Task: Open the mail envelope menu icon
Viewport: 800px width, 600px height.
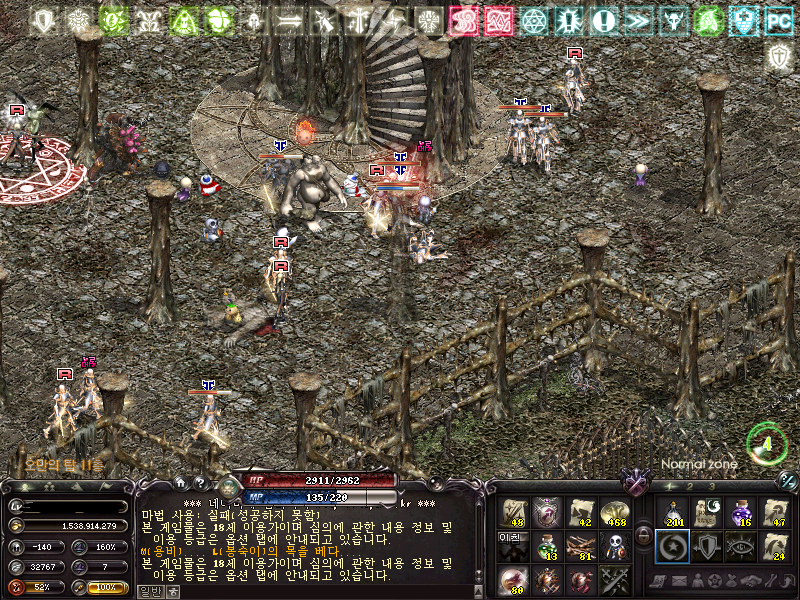Action: coord(678,581)
